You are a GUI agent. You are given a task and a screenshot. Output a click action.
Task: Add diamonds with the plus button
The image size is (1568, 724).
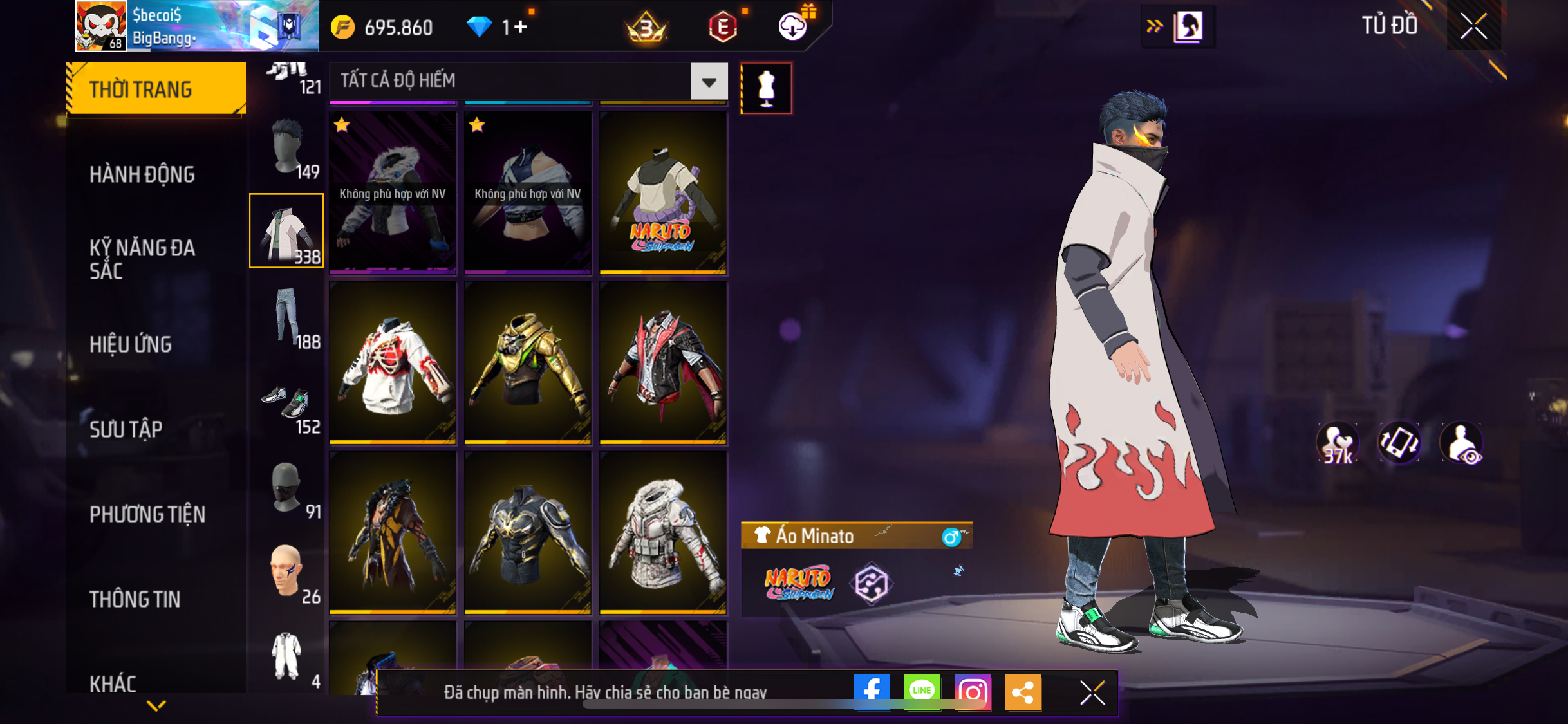coord(521,27)
